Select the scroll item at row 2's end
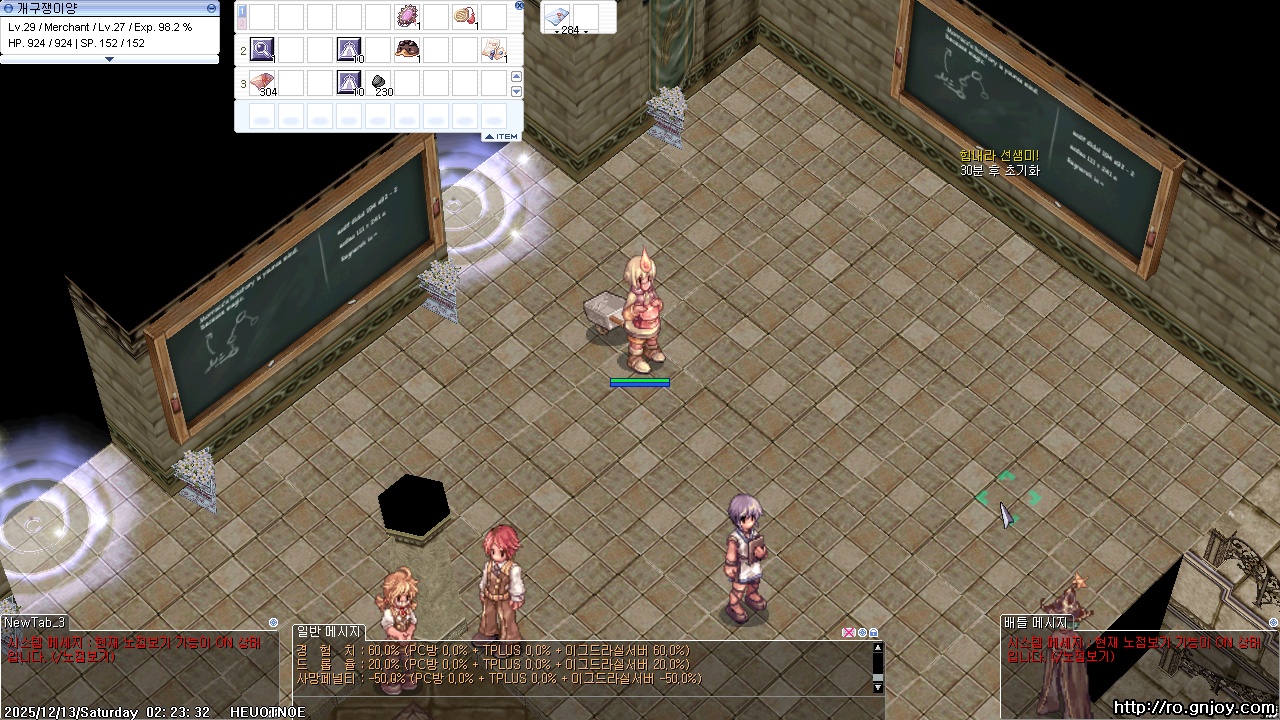Viewport: 1280px width, 720px height. (494, 49)
